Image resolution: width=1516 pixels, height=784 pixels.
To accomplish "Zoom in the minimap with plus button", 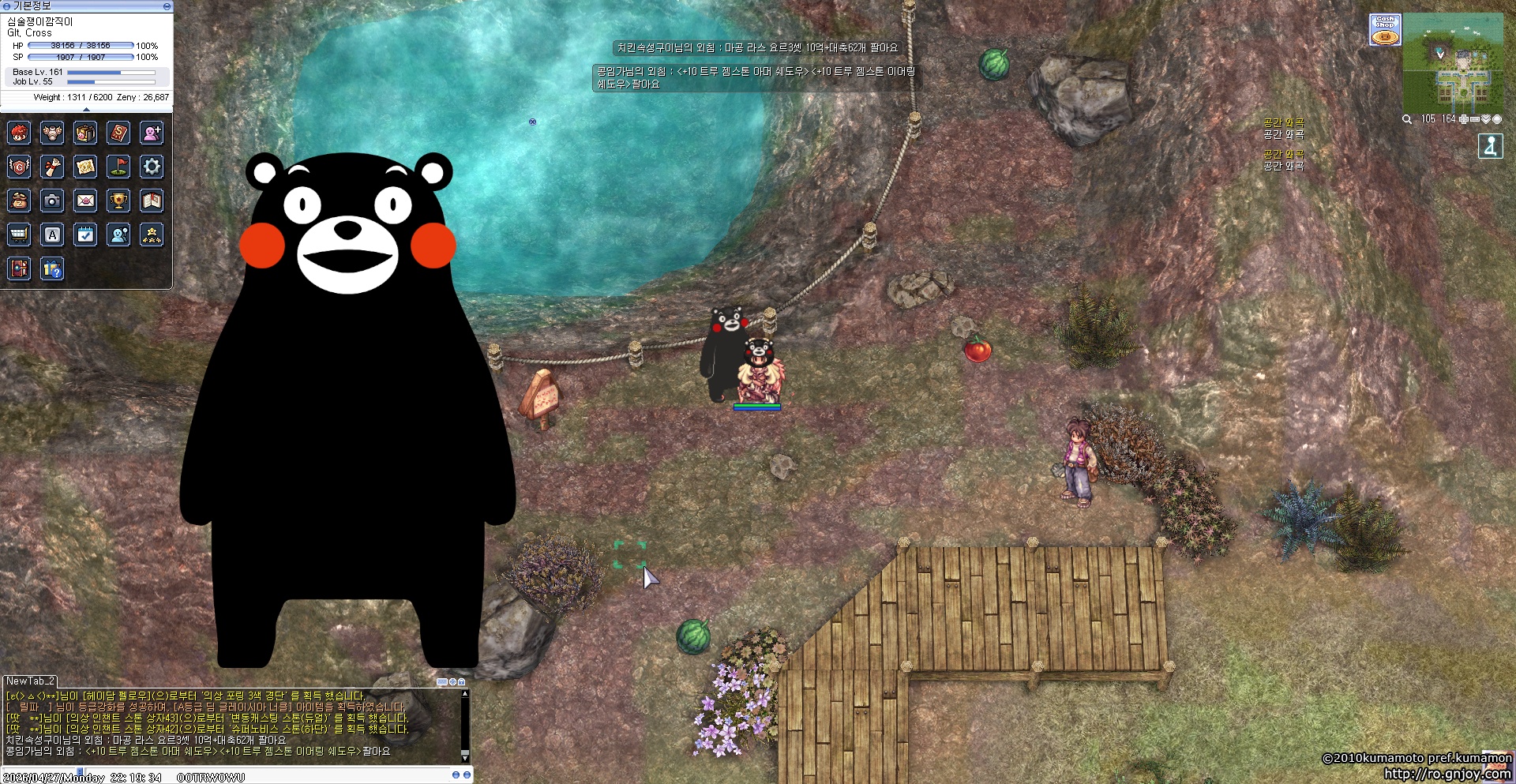I will (x=1464, y=119).
